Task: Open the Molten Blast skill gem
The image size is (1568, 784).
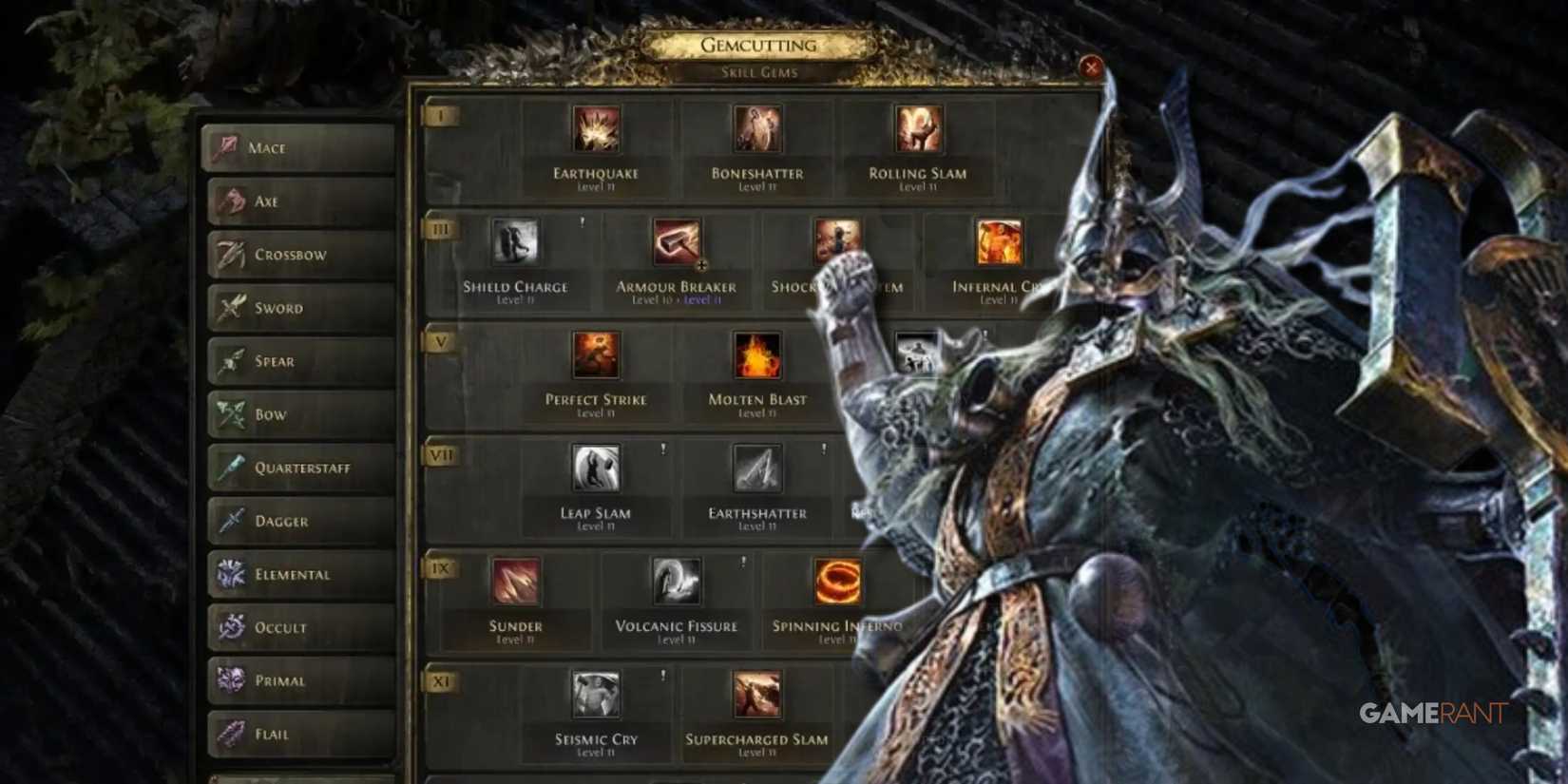Action: click(x=755, y=356)
